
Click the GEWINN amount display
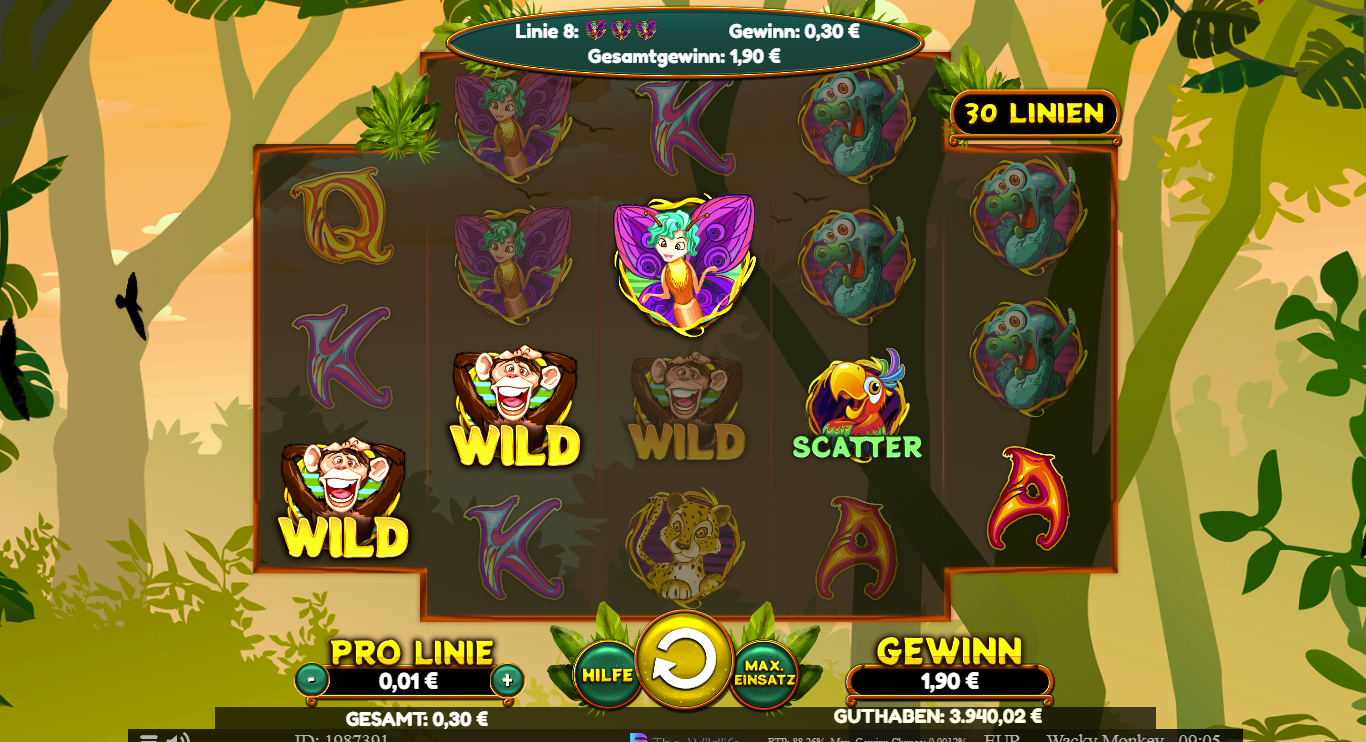click(948, 680)
